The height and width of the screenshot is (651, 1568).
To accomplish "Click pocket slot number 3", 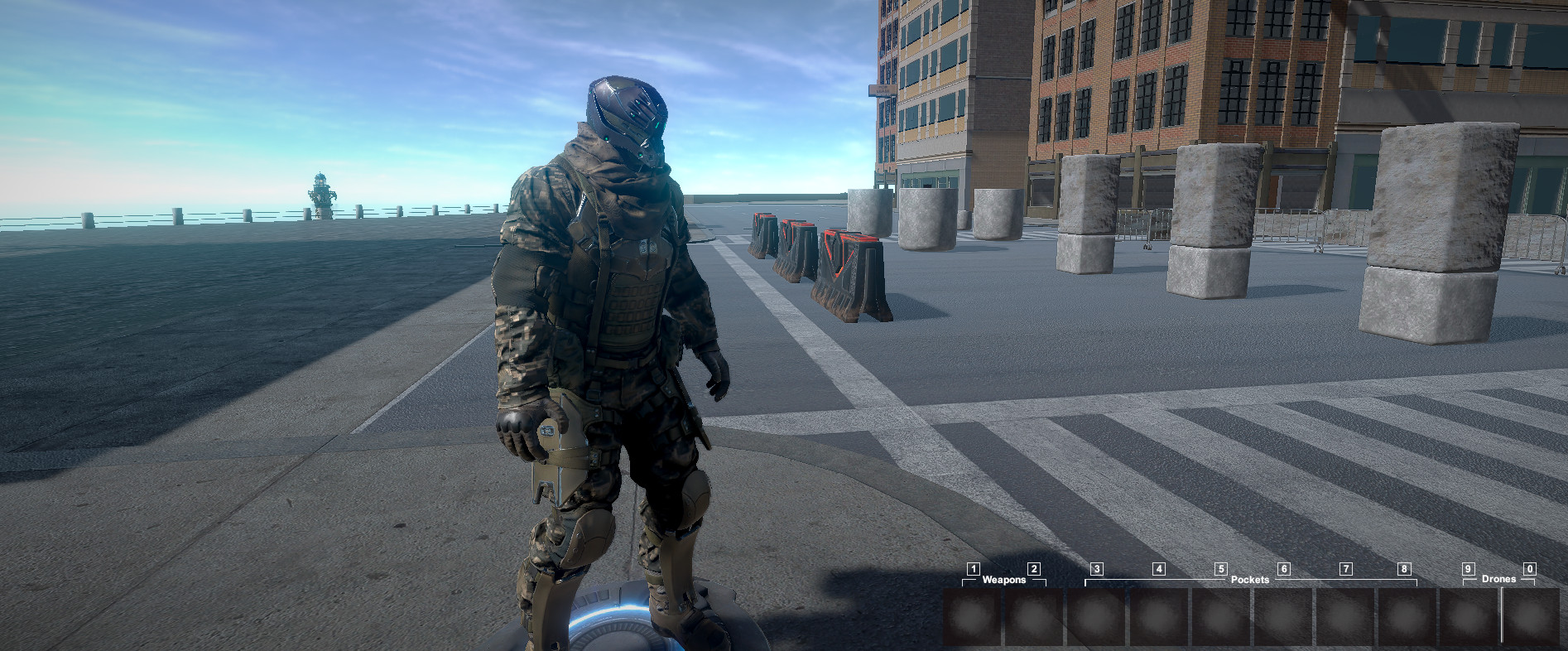I will pos(1097,617).
